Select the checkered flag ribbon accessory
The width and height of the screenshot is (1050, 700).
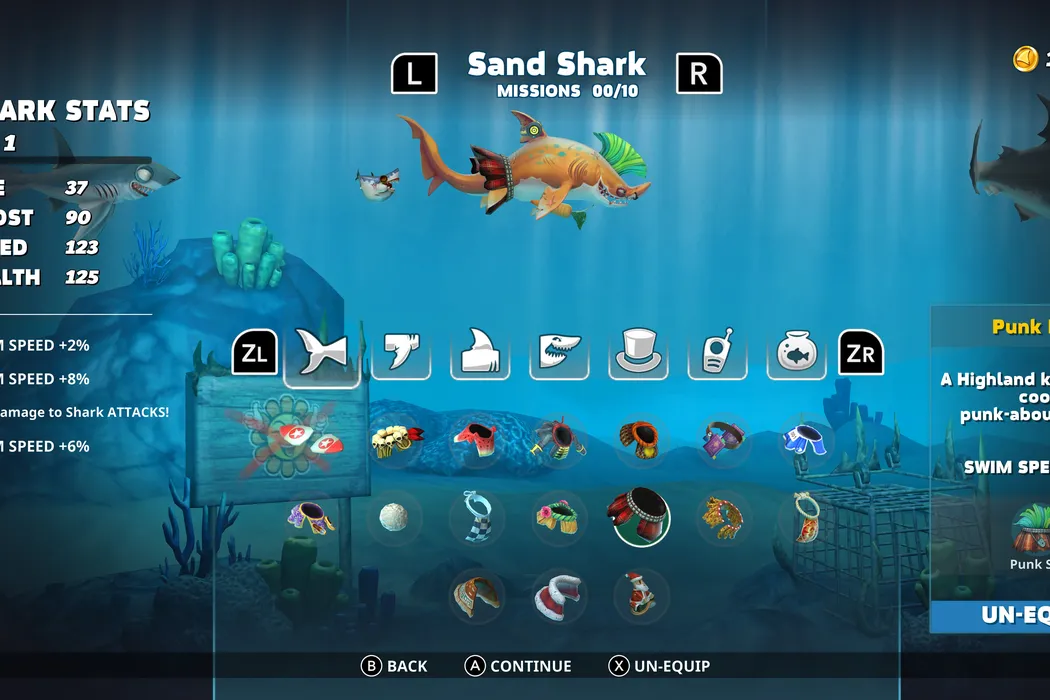(477, 517)
